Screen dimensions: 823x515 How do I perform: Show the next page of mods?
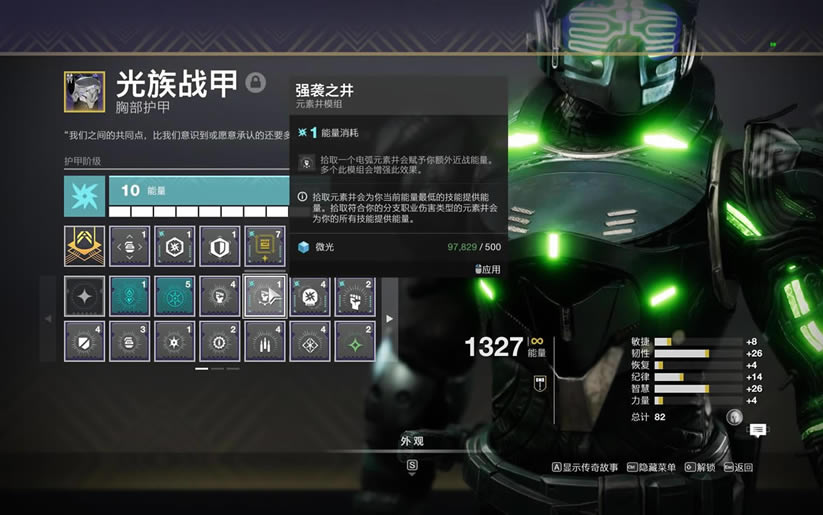tap(390, 319)
